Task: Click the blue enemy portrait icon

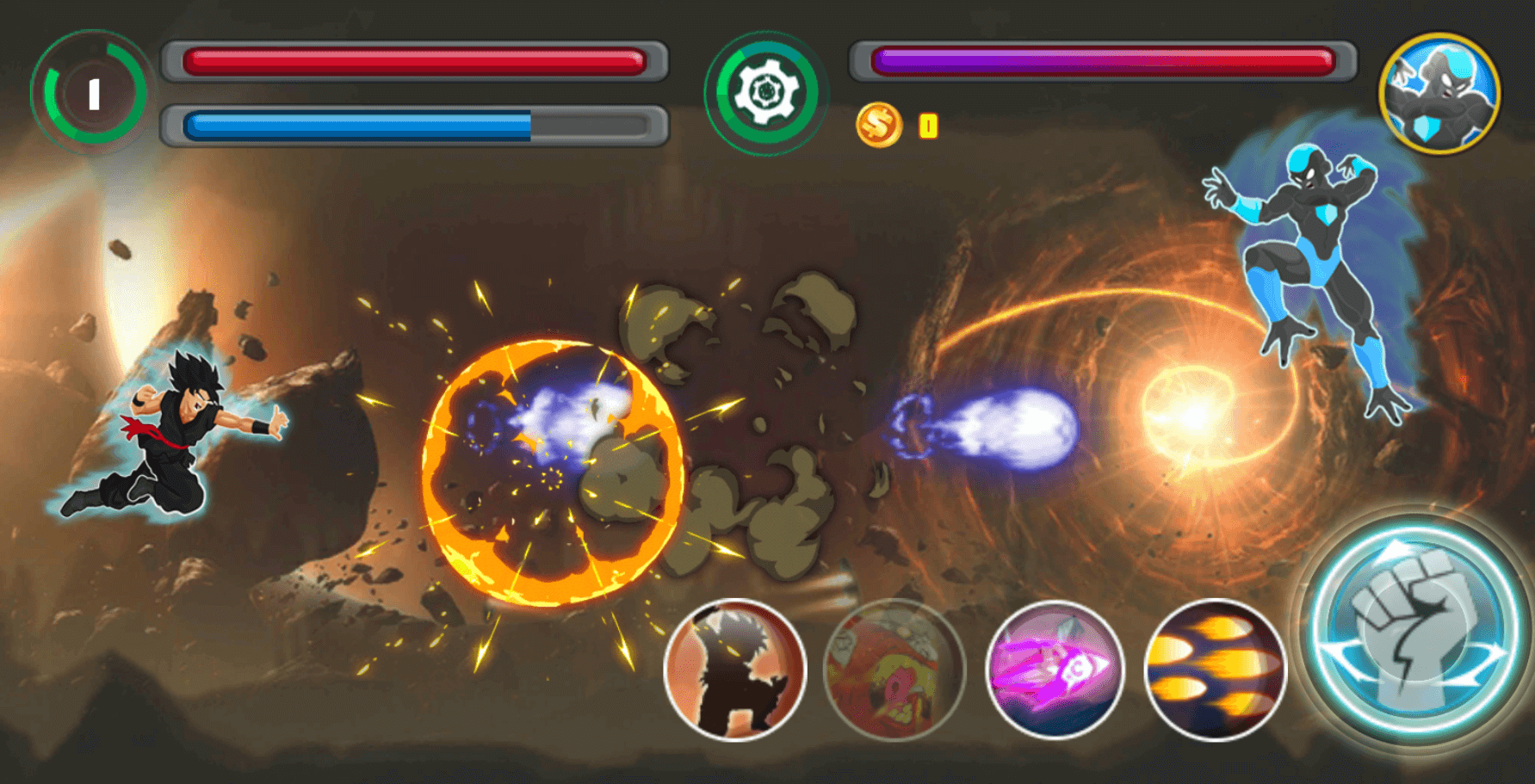Action: click(1439, 94)
